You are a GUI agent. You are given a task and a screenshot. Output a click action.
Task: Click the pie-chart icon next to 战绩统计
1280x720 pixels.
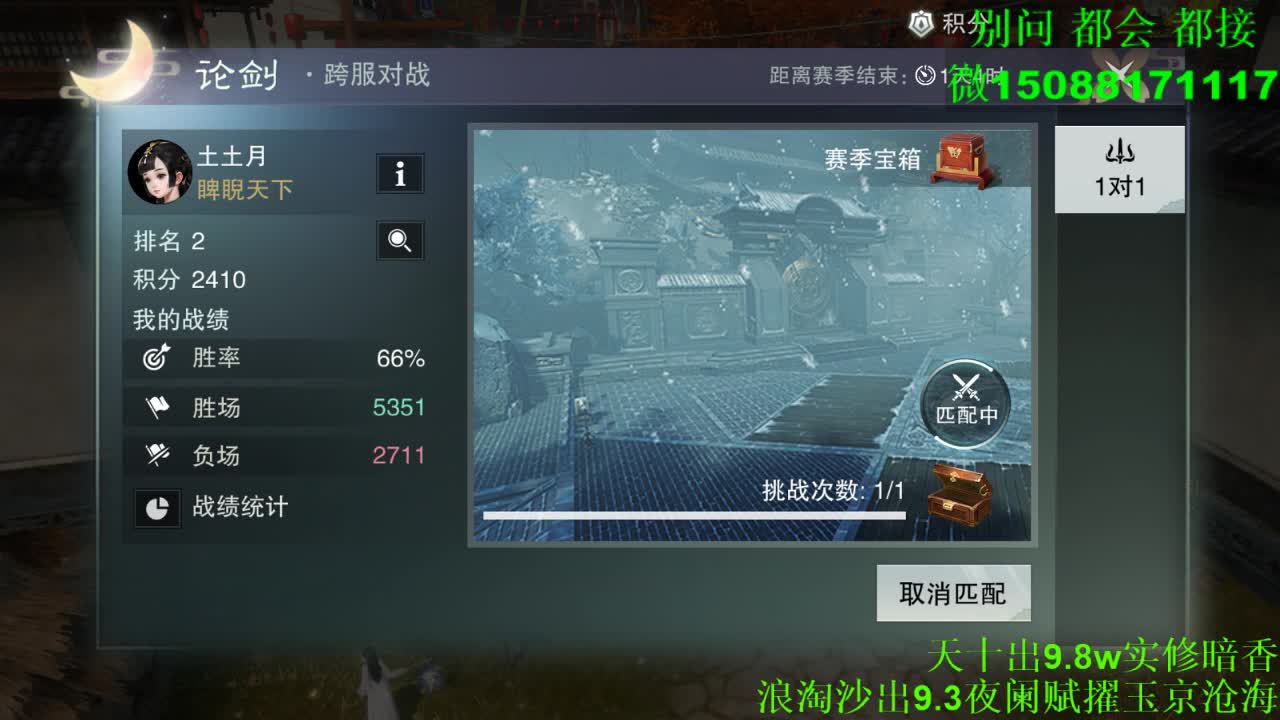pyautogui.click(x=157, y=508)
